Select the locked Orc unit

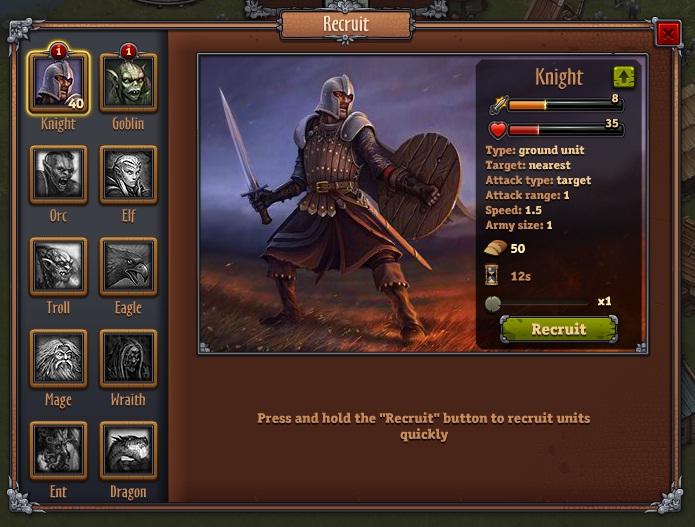(59, 174)
